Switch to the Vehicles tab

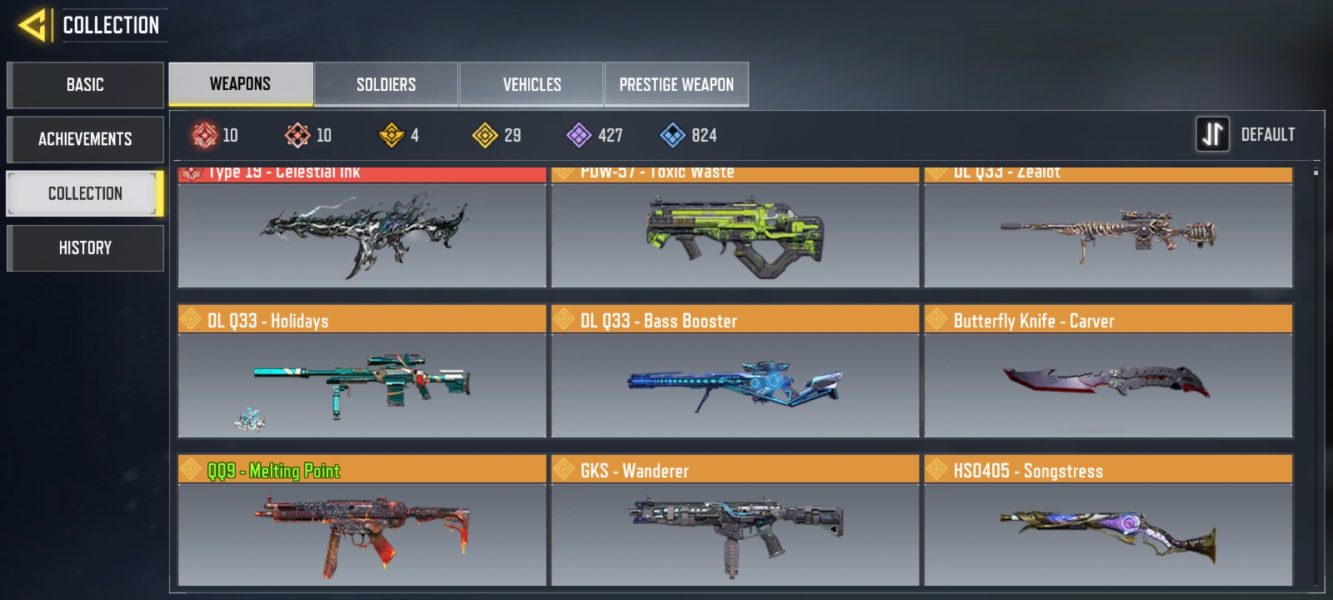(531, 85)
